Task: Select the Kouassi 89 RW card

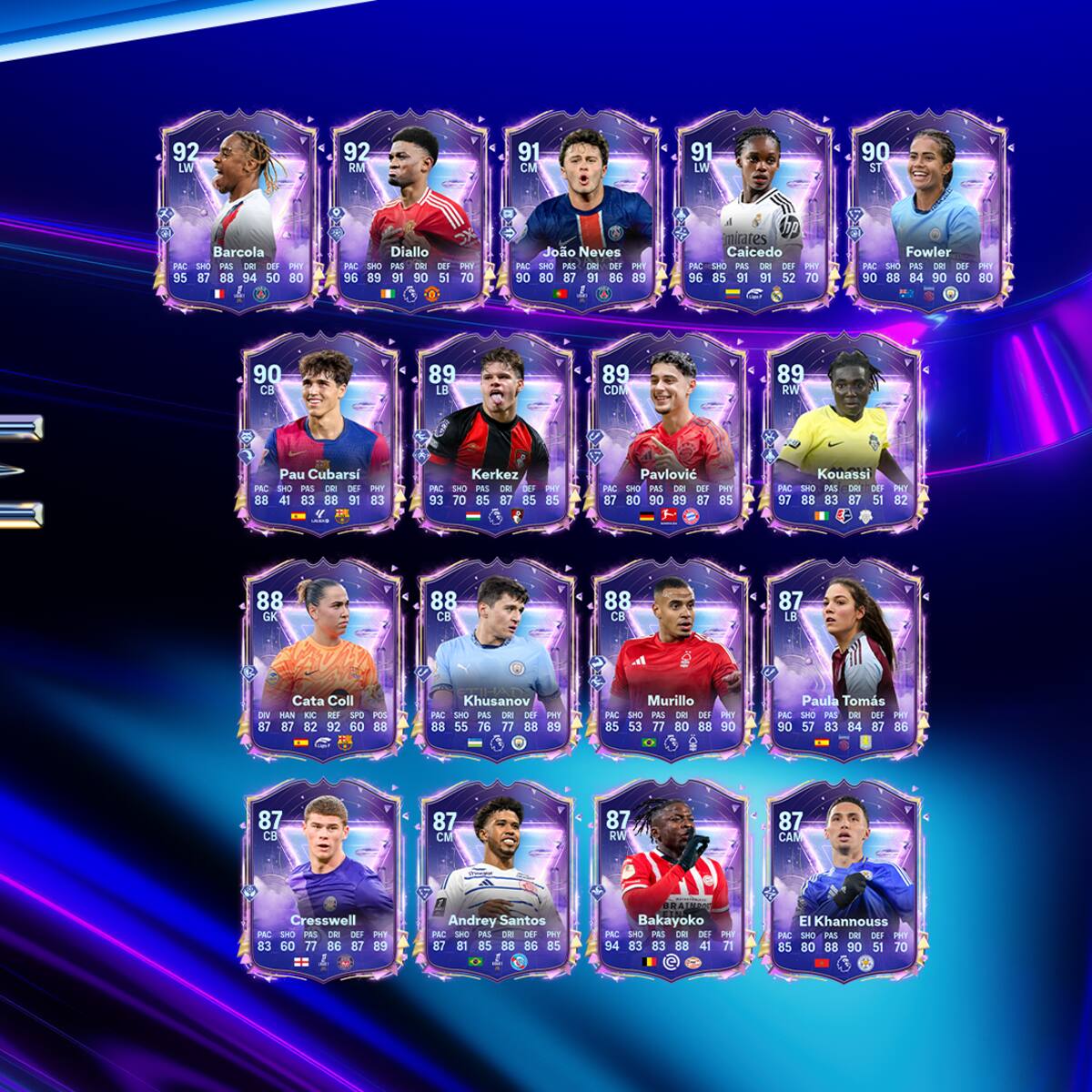Action: (843, 434)
